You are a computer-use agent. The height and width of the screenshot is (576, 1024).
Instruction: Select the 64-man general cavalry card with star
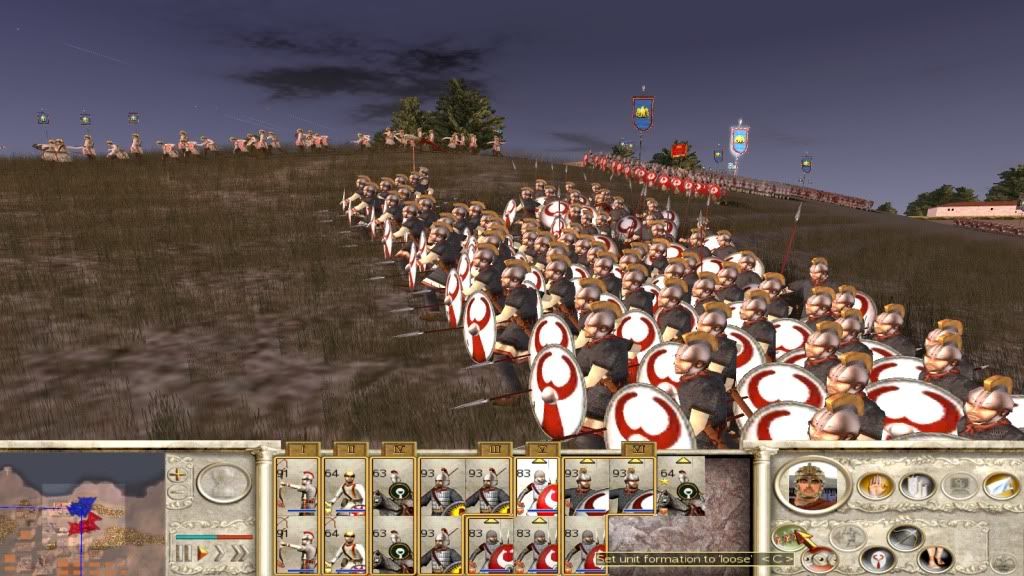click(x=681, y=485)
